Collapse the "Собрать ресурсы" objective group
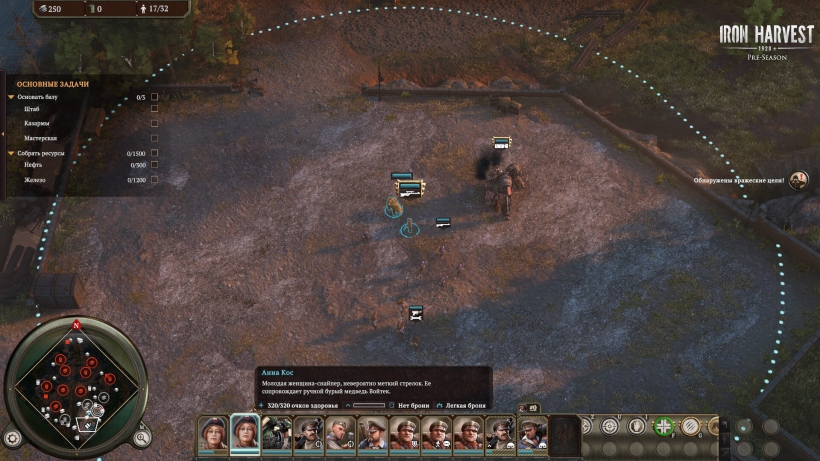This screenshot has height=461, width=820. 11,153
